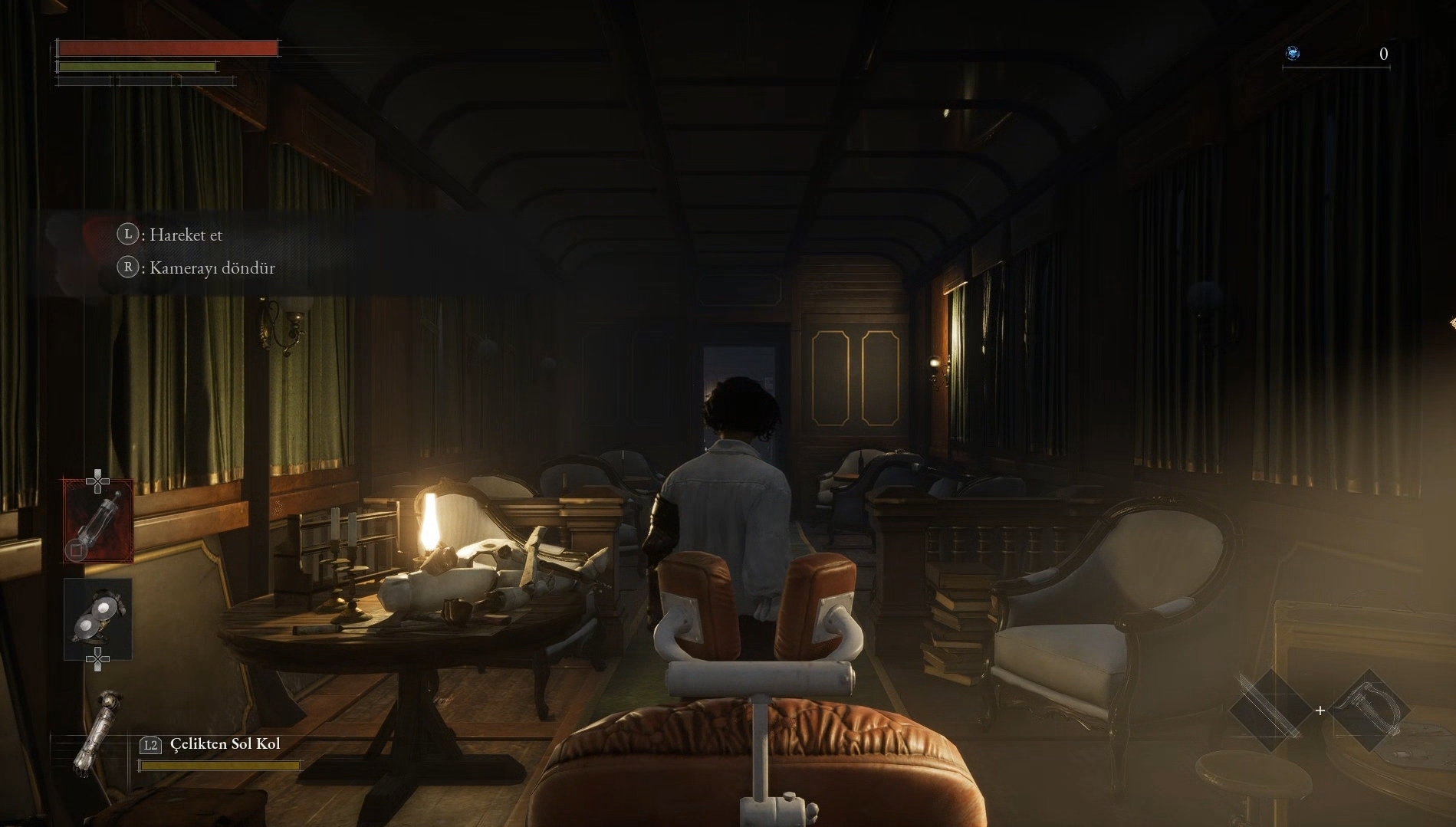Screen dimensions: 1456x827
Task: Select the round mechanical gadget belt slot
Action: coord(98,618)
